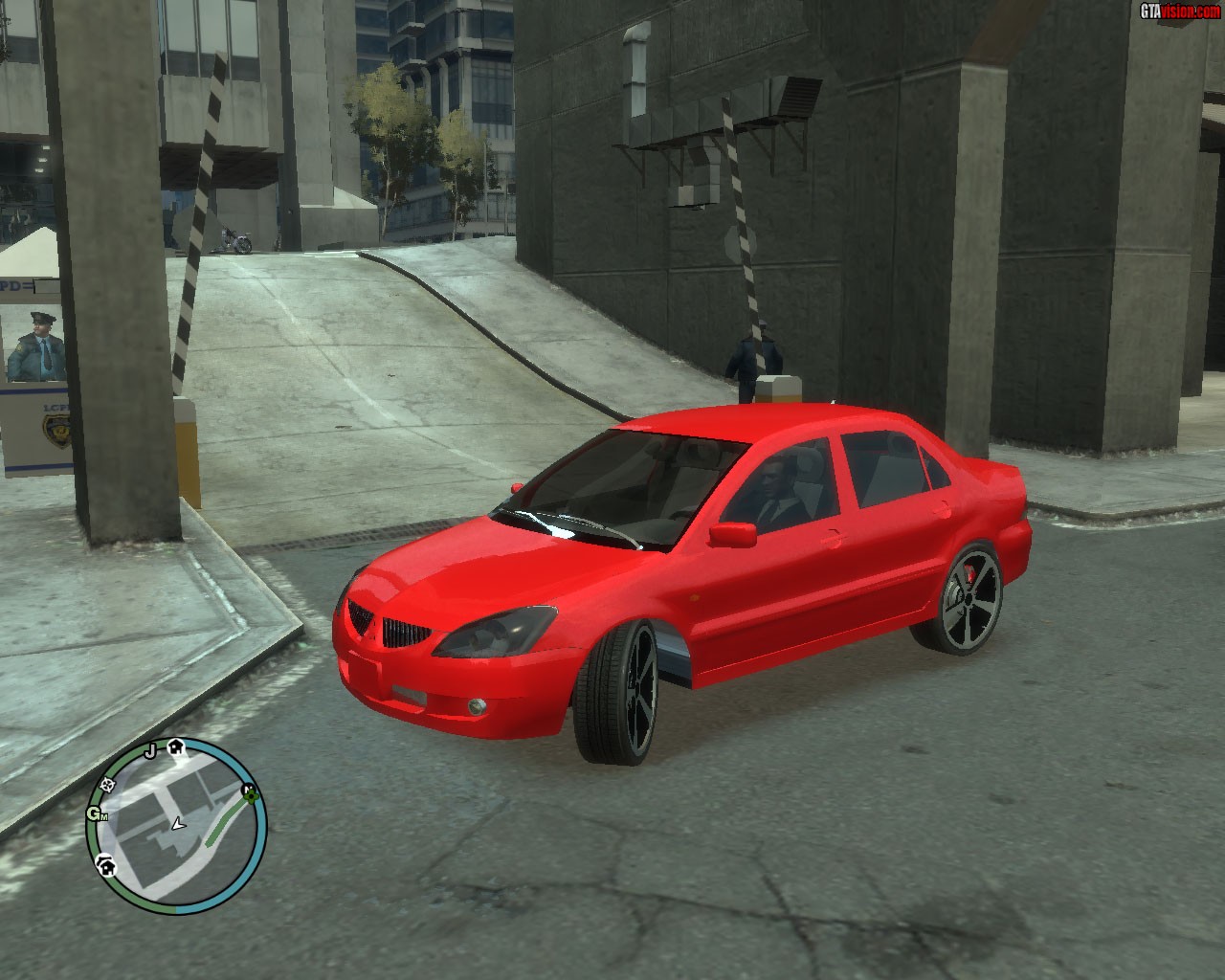The height and width of the screenshot is (980, 1225).
Task: Select the green clover blip on the radar
Action: pos(249,791)
